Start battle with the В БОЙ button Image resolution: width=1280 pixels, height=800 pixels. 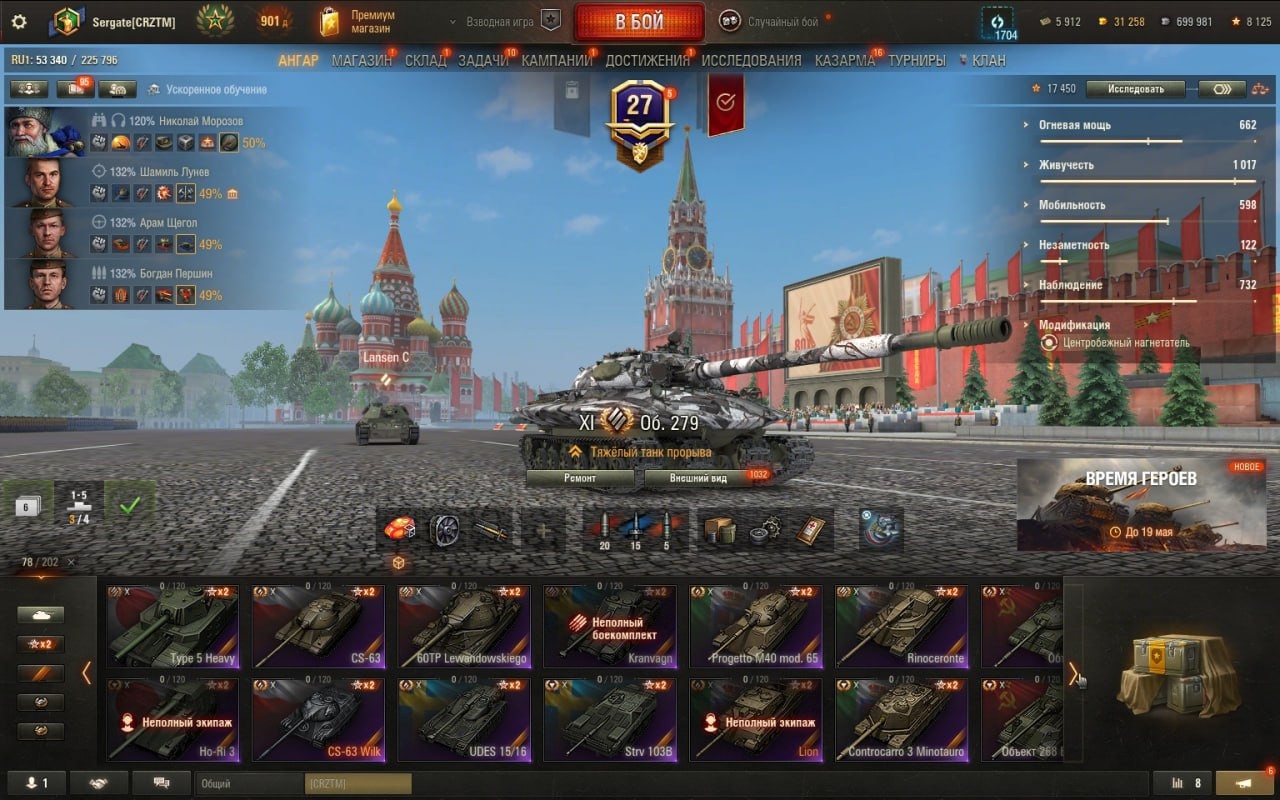click(x=638, y=22)
